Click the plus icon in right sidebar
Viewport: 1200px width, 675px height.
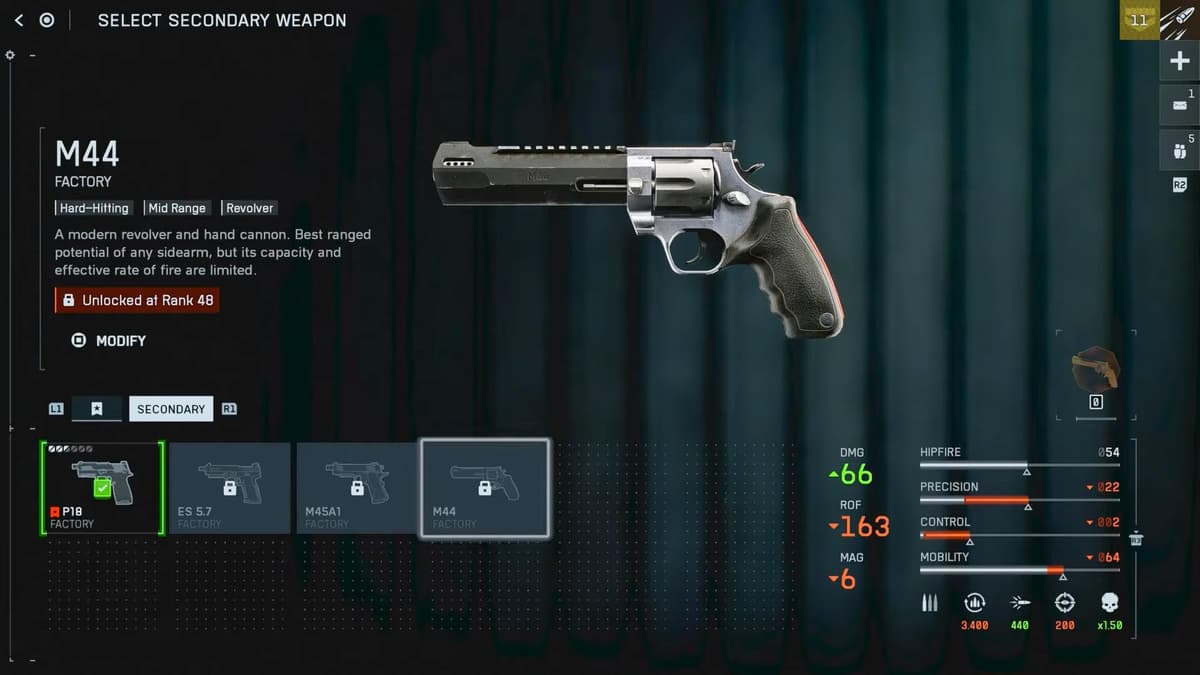1179,61
